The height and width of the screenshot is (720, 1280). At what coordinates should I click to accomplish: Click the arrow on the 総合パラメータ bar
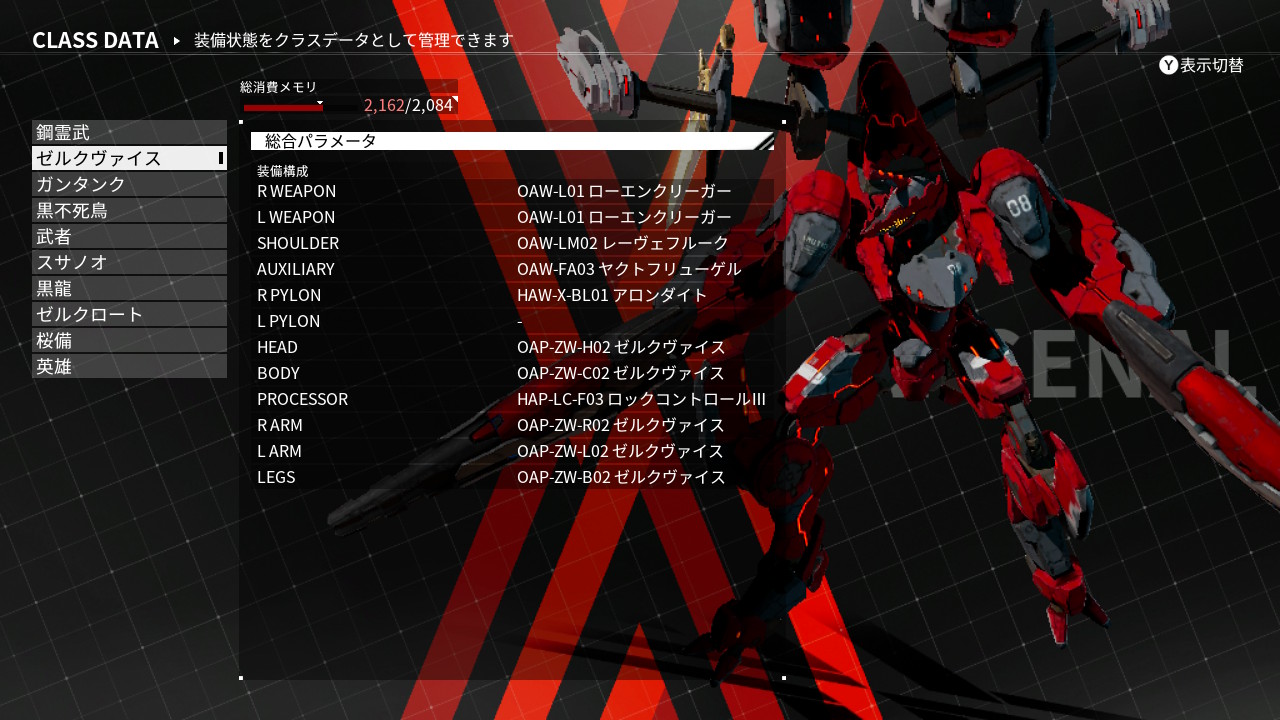(x=767, y=141)
